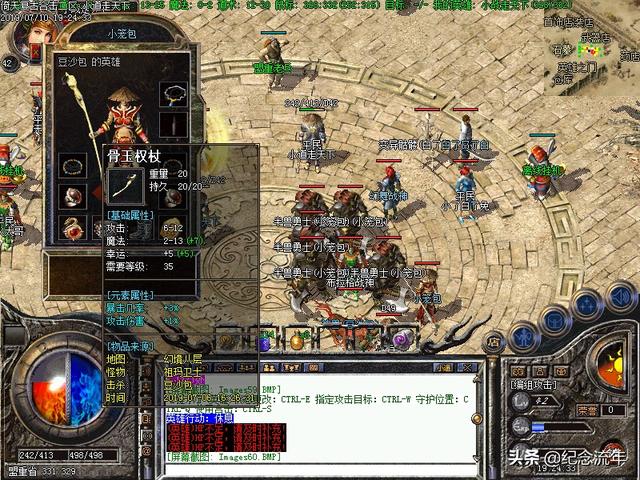
Task: Select the 编组攻击 attack mode label
Action: coord(533,384)
